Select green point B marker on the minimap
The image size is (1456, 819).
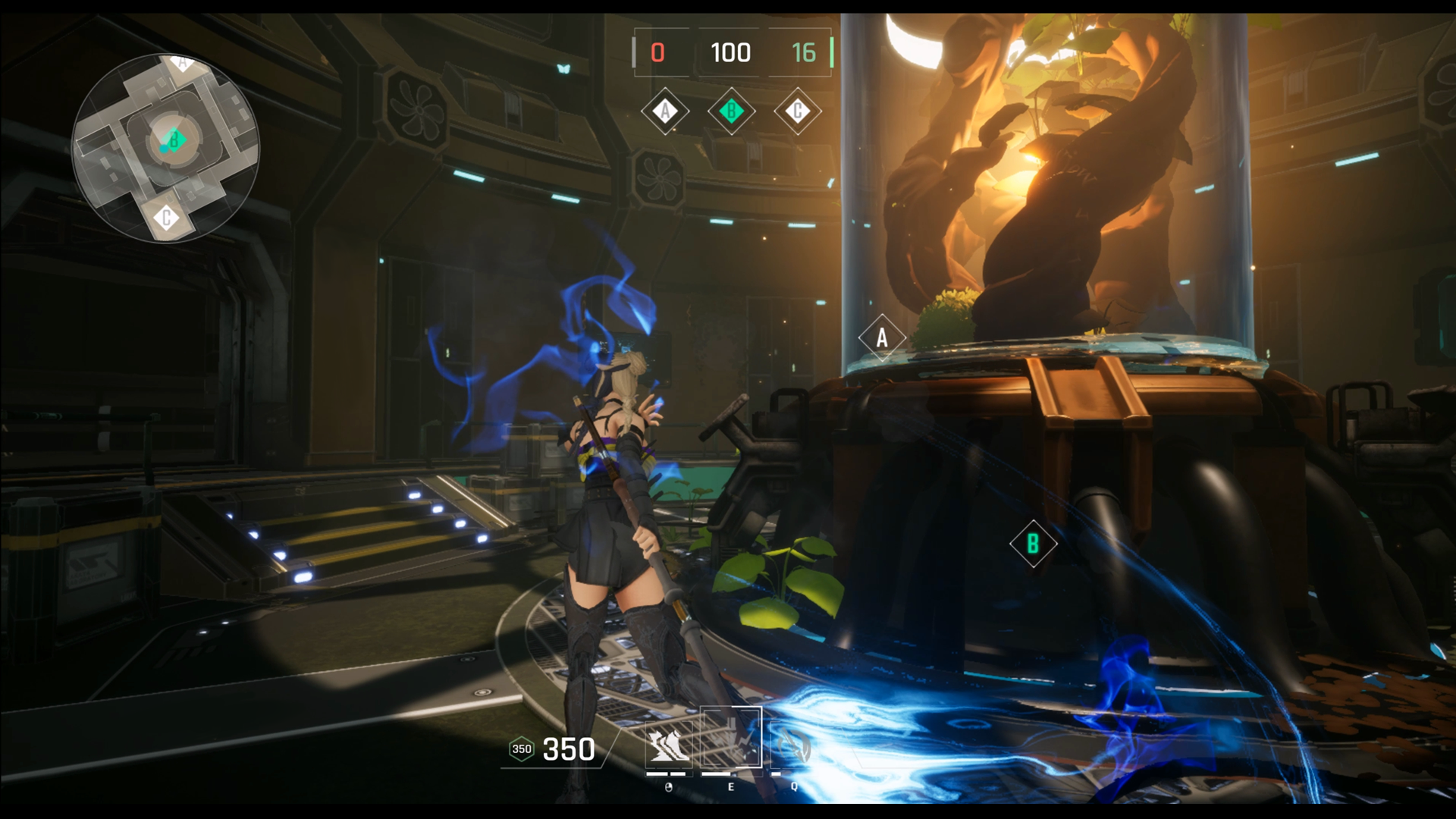[x=174, y=140]
